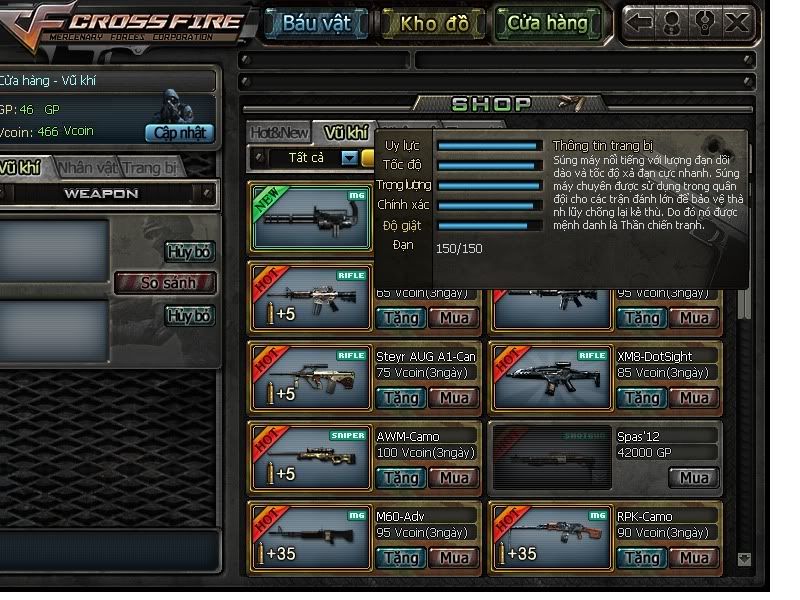Open the player profile icon
This screenshot has width=800, height=600.
pyautogui.click(x=673, y=23)
